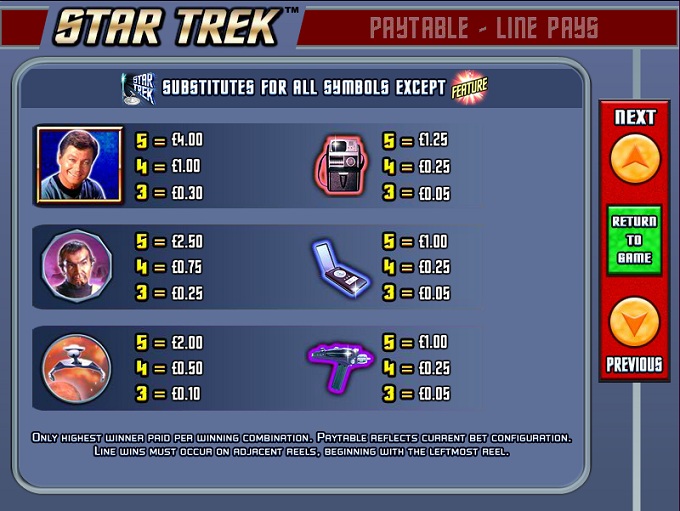This screenshot has height=511, width=680.
Task: Click the green Return to Game button
Action: (634, 240)
